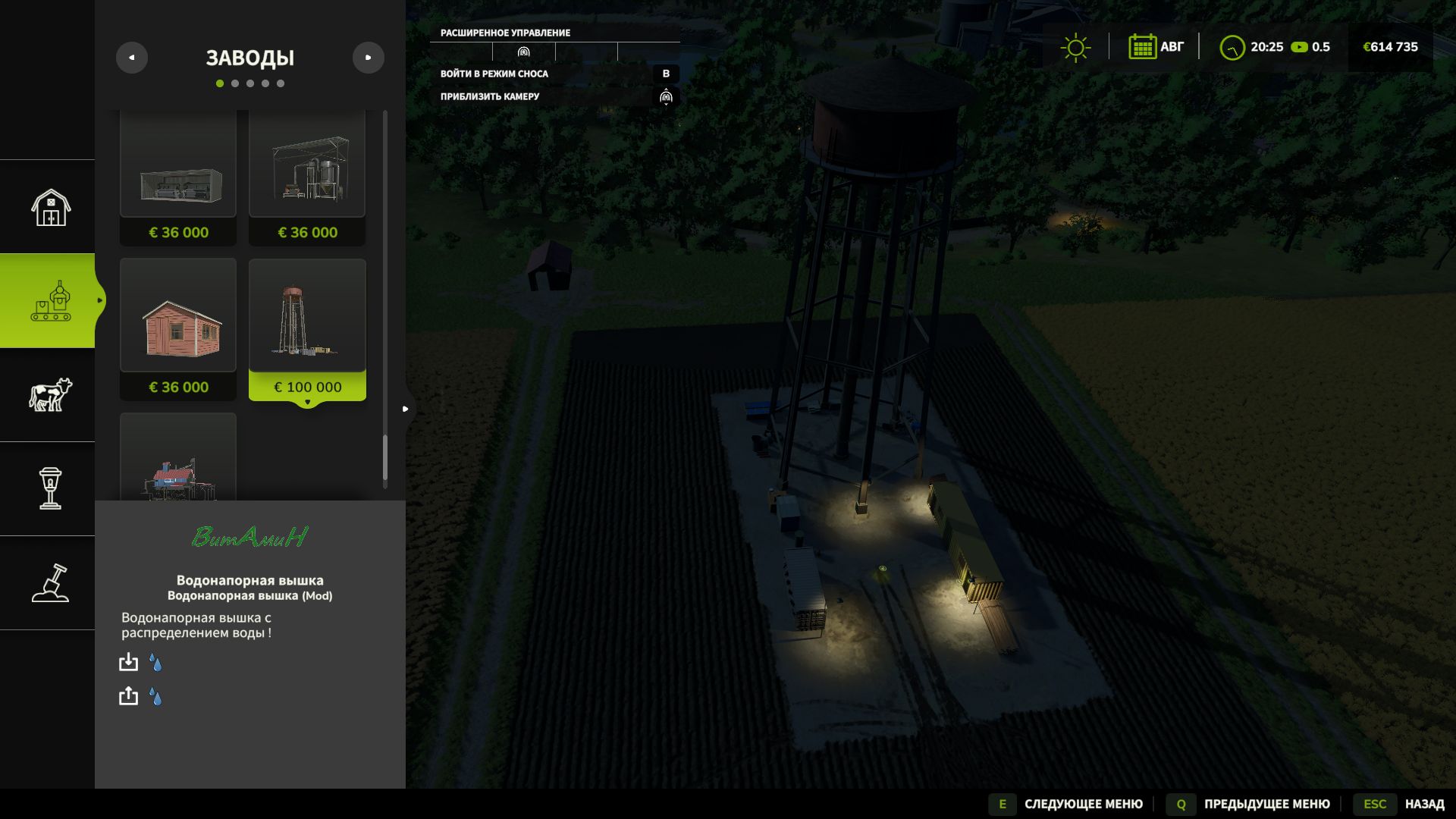
Task: Select the factories production category
Action: (50, 301)
